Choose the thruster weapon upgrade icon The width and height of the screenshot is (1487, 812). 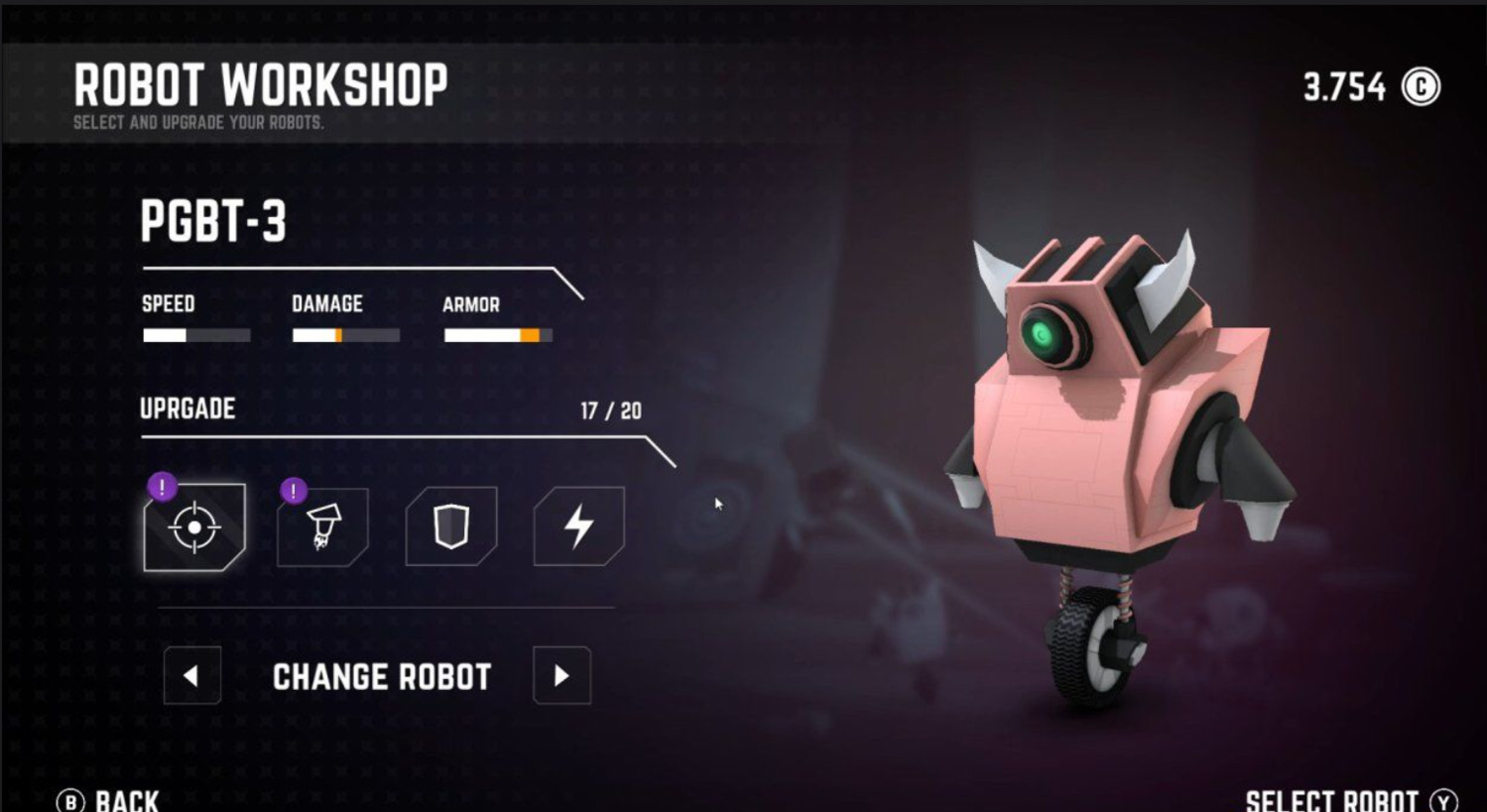pyautogui.click(x=322, y=526)
